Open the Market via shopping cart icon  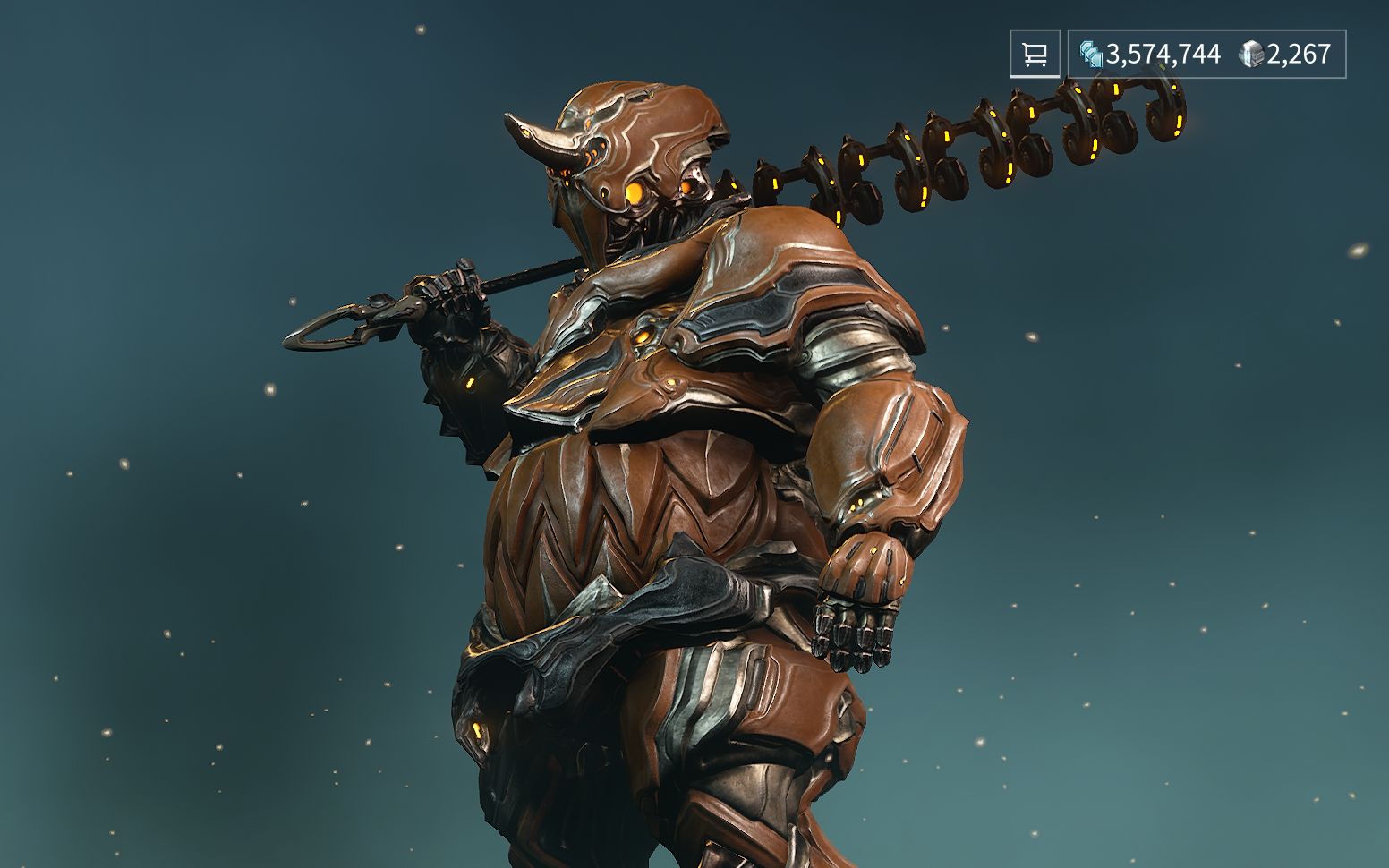pos(1035,55)
